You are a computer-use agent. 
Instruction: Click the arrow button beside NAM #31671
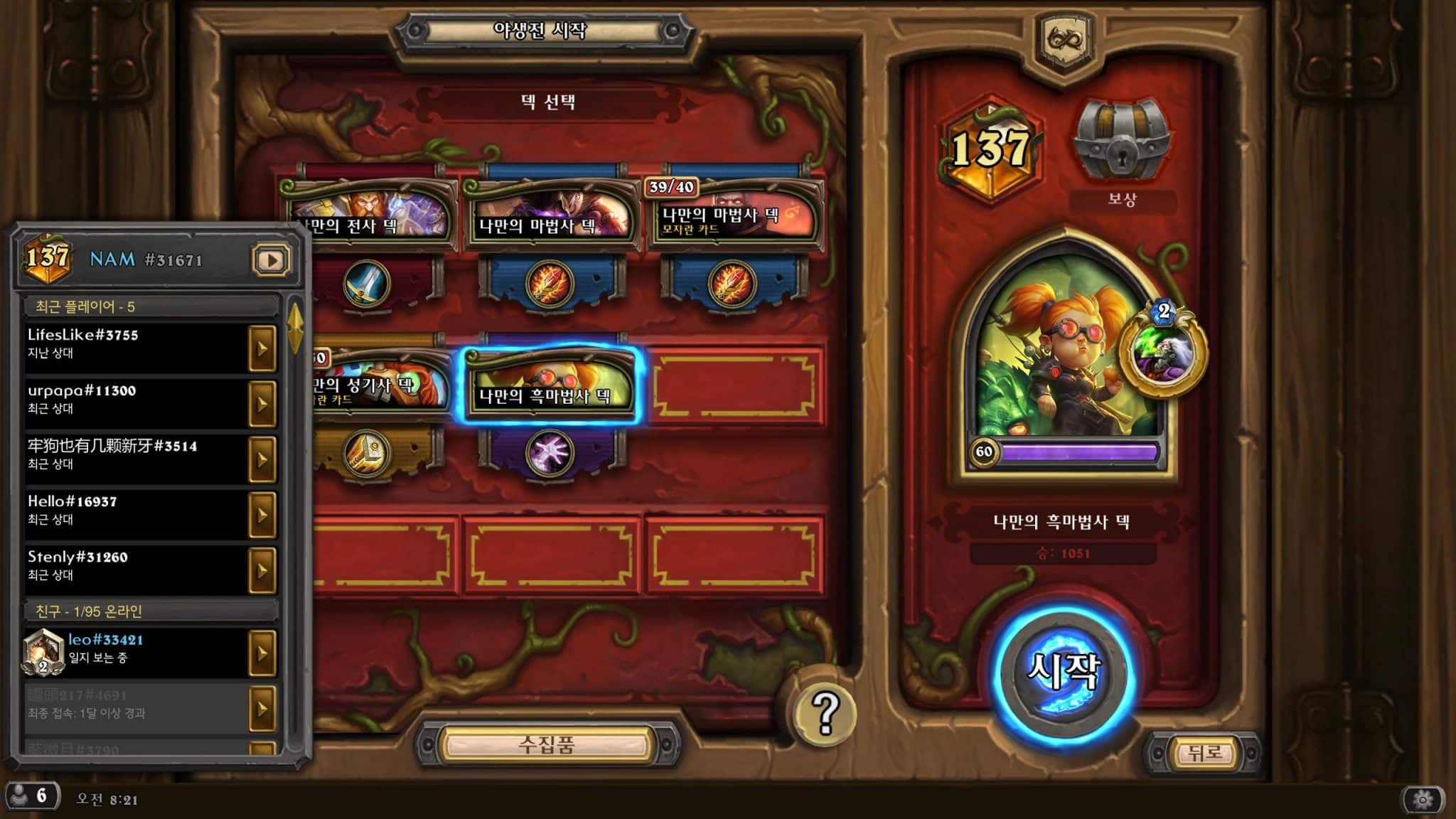(x=271, y=260)
